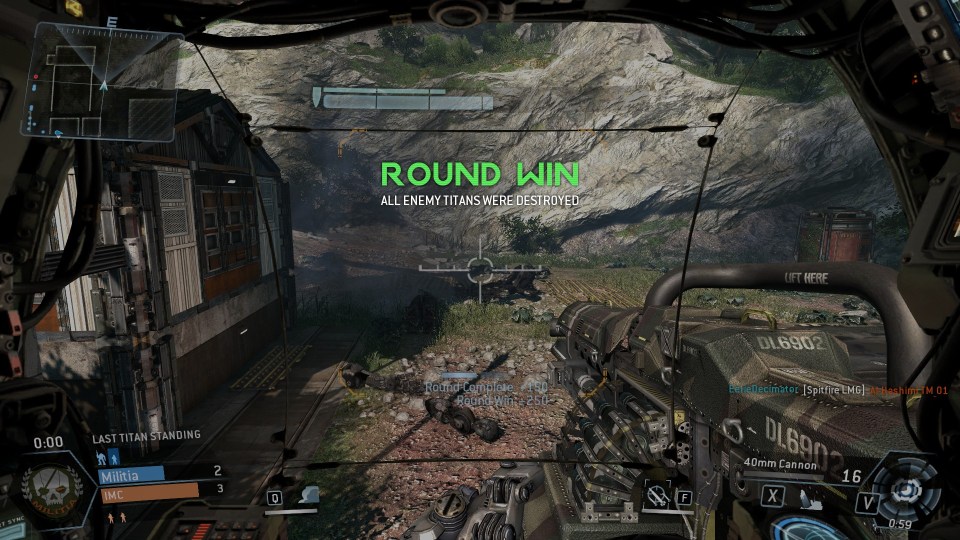Select the 40mm Cannon weapon label

coord(780,465)
